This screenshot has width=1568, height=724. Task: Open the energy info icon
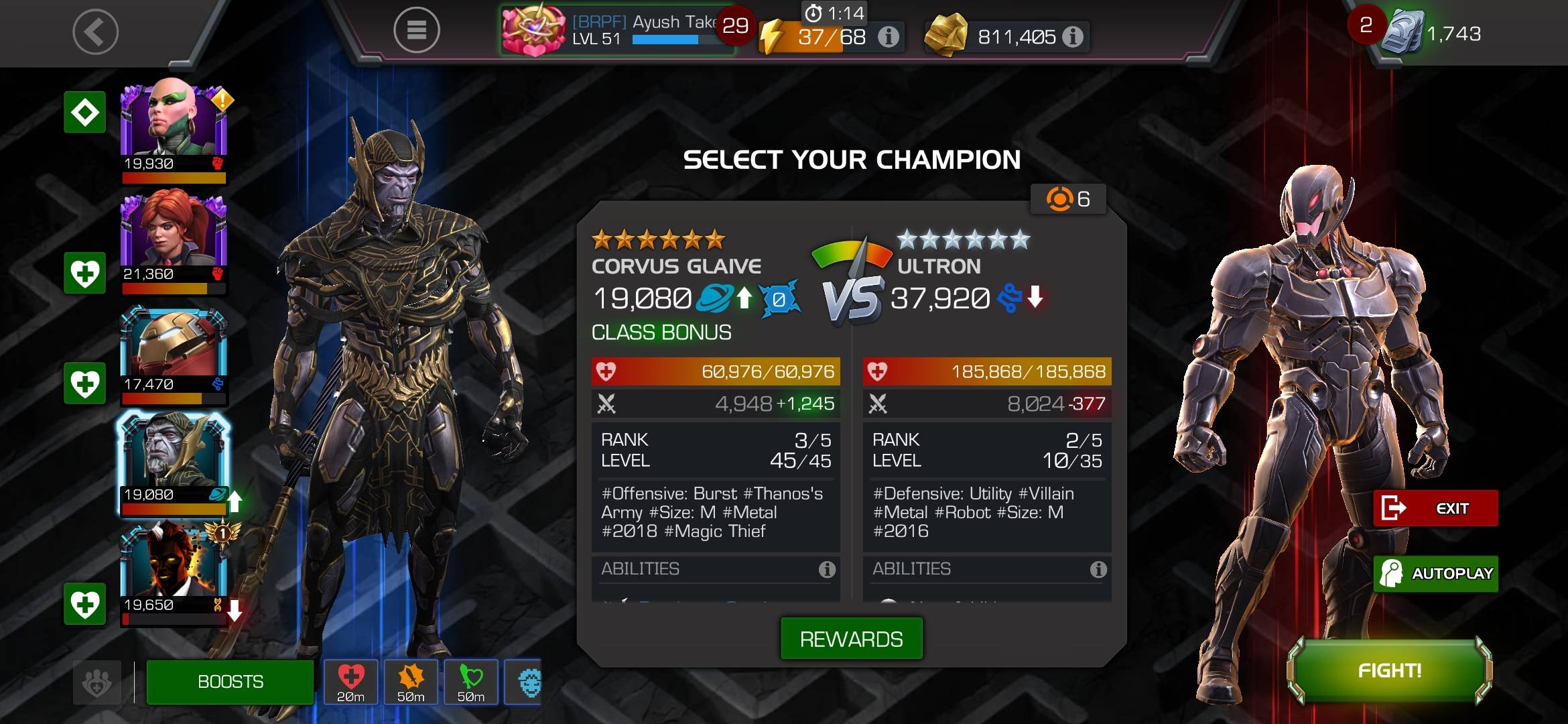[x=889, y=37]
